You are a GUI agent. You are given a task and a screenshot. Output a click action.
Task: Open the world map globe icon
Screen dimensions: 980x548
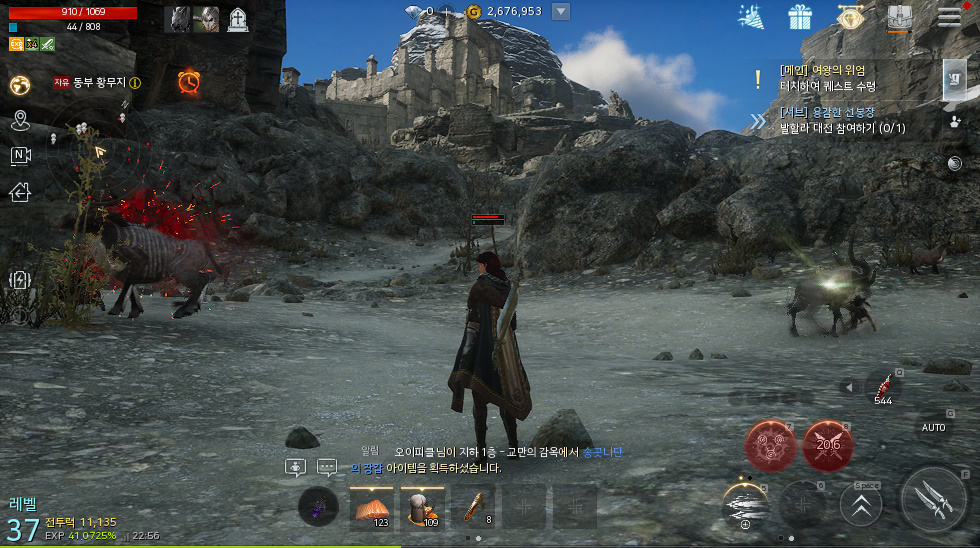pos(20,86)
